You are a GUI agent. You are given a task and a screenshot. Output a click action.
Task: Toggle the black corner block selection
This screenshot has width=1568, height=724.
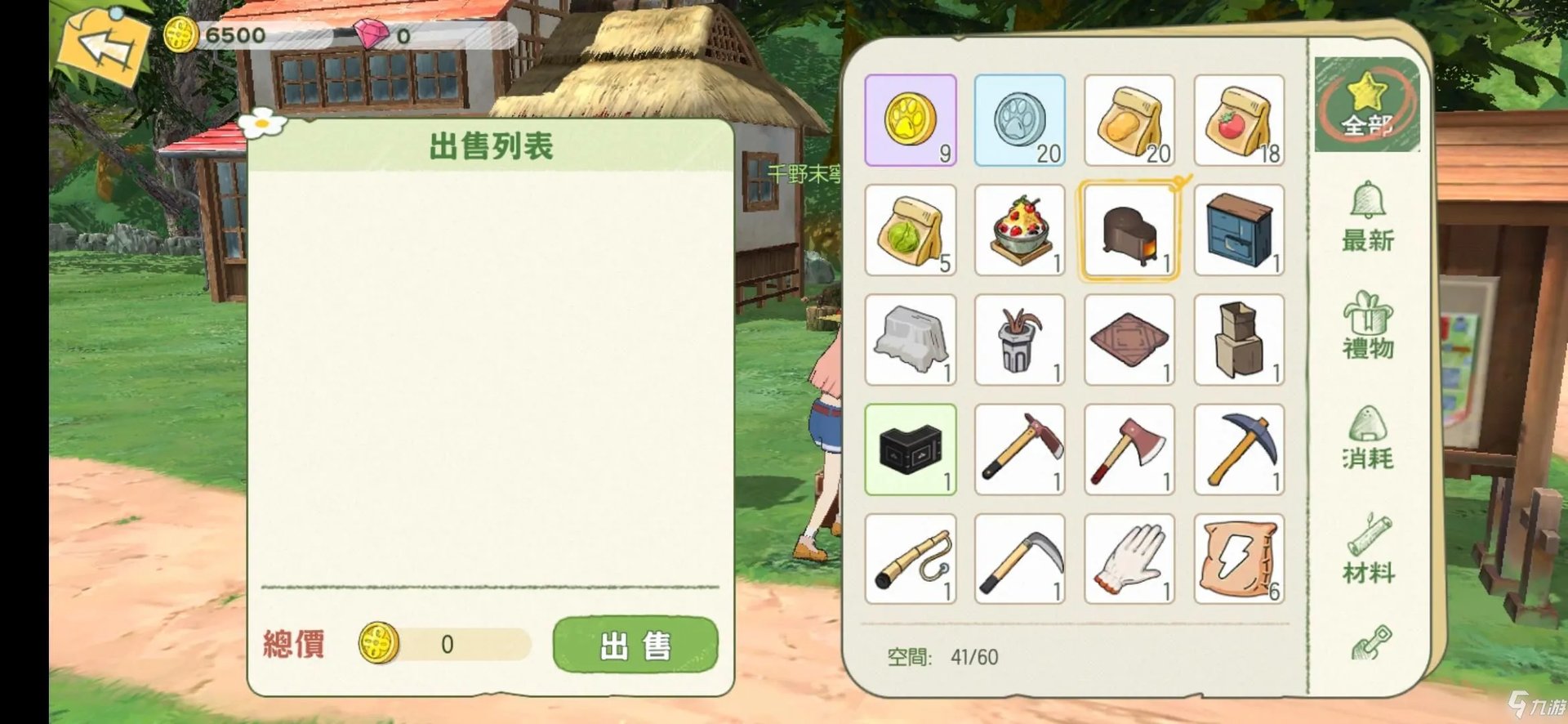tap(910, 449)
